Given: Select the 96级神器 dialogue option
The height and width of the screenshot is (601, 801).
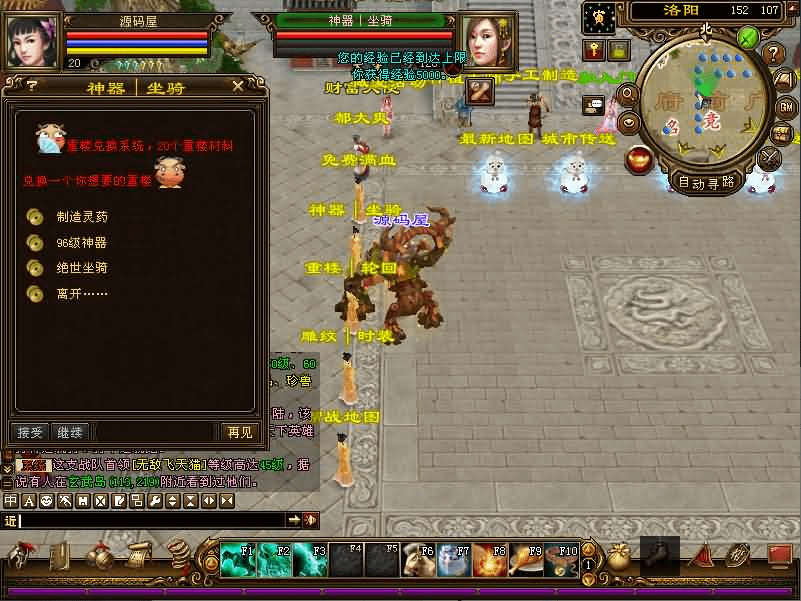Looking at the screenshot, I should tap(81, 242).
